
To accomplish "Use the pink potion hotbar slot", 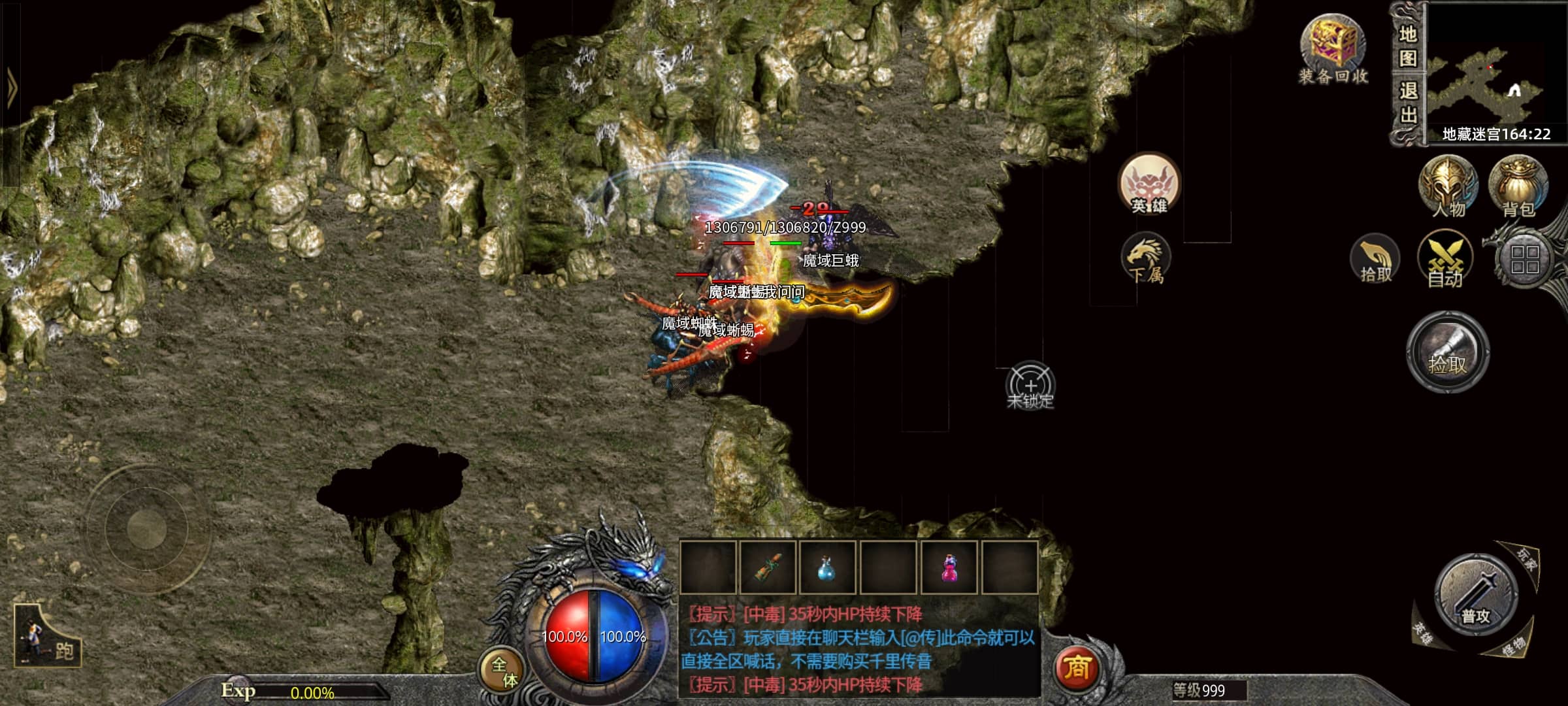I will point(949,567).
